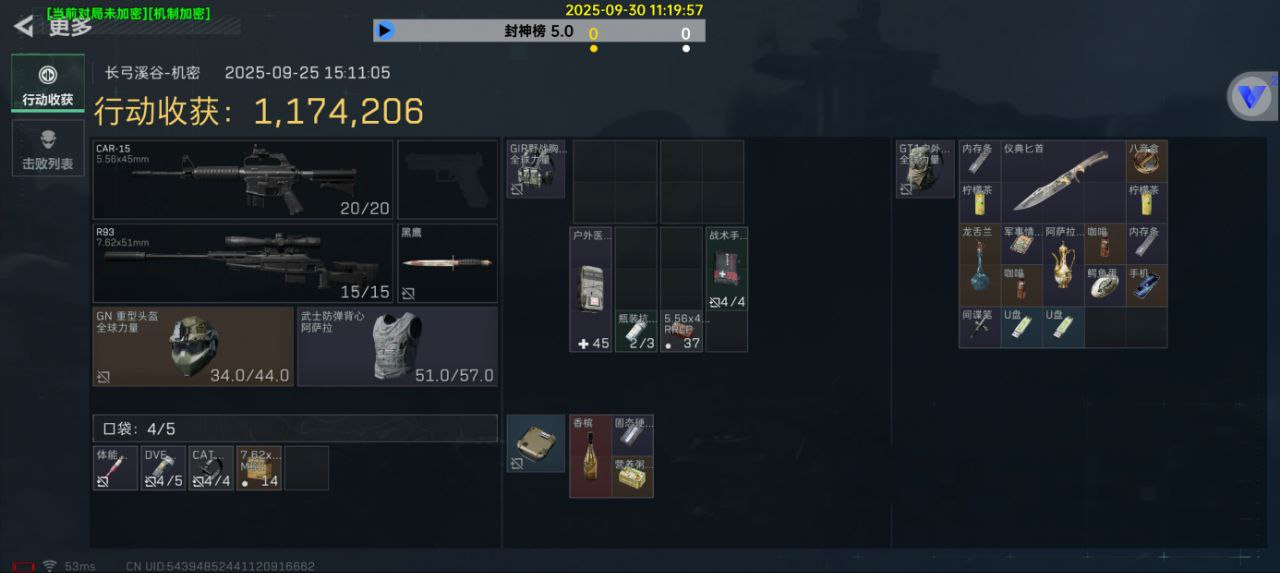Choose the 户外医疗 medical kit item

click(x=590, y=289)
